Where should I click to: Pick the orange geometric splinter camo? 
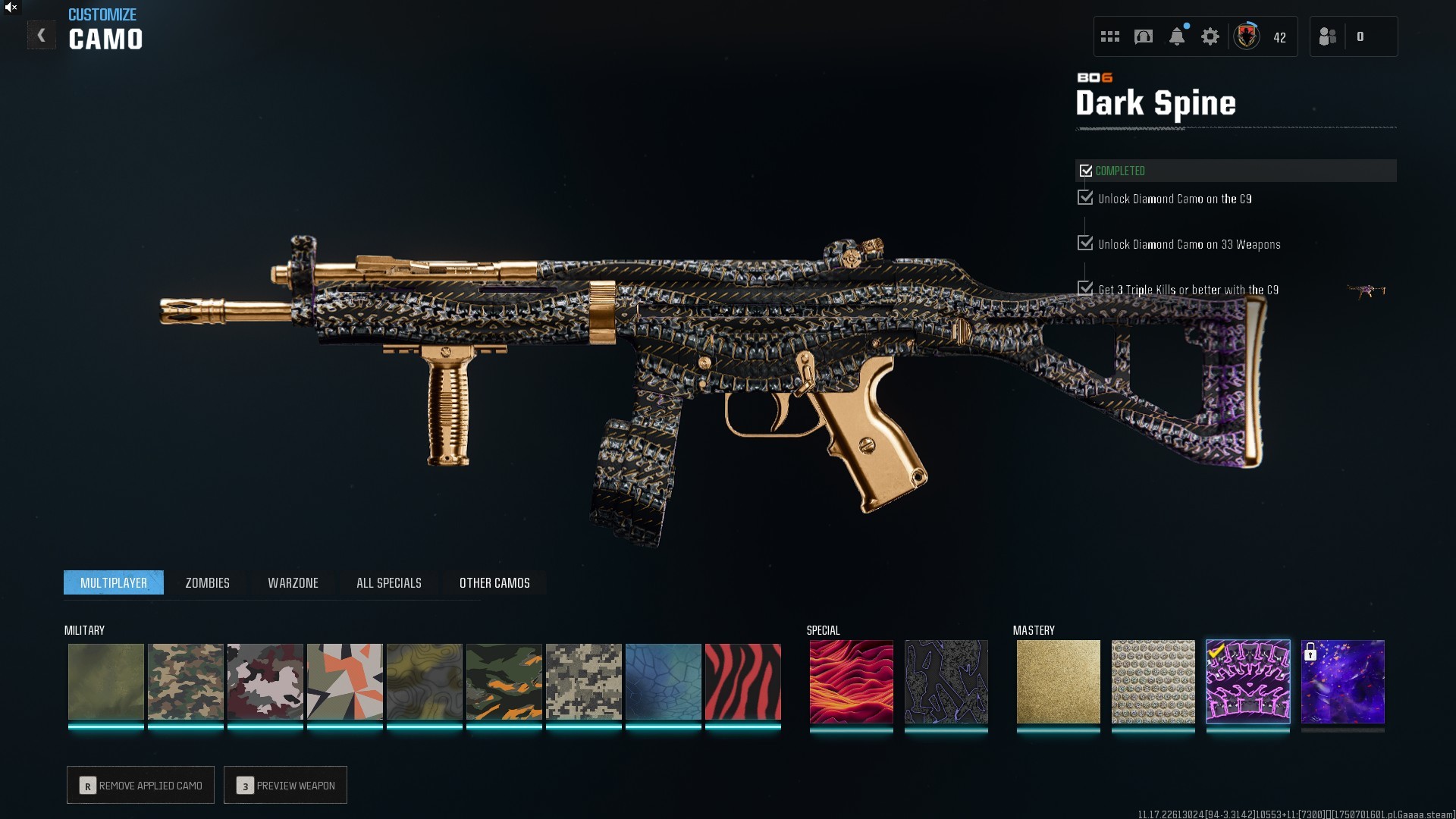coord(344,682)
